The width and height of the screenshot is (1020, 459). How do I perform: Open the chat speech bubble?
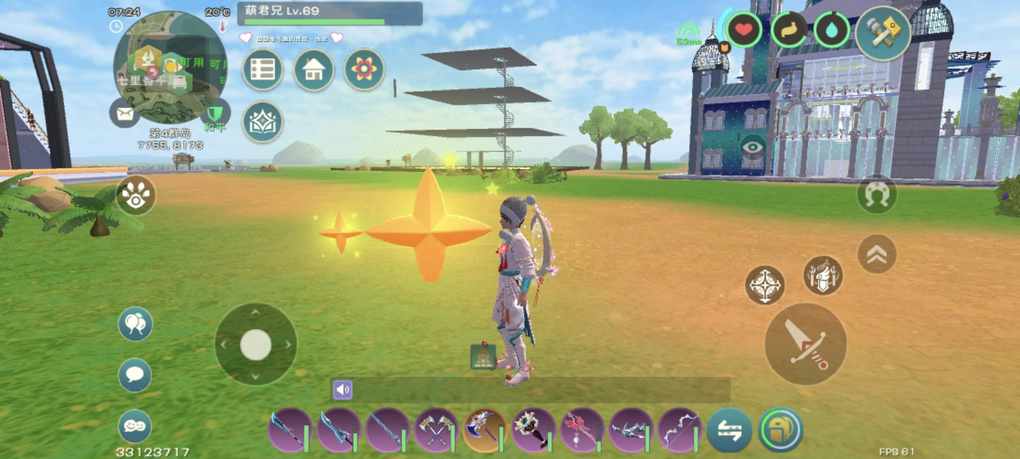click(135, 375)
